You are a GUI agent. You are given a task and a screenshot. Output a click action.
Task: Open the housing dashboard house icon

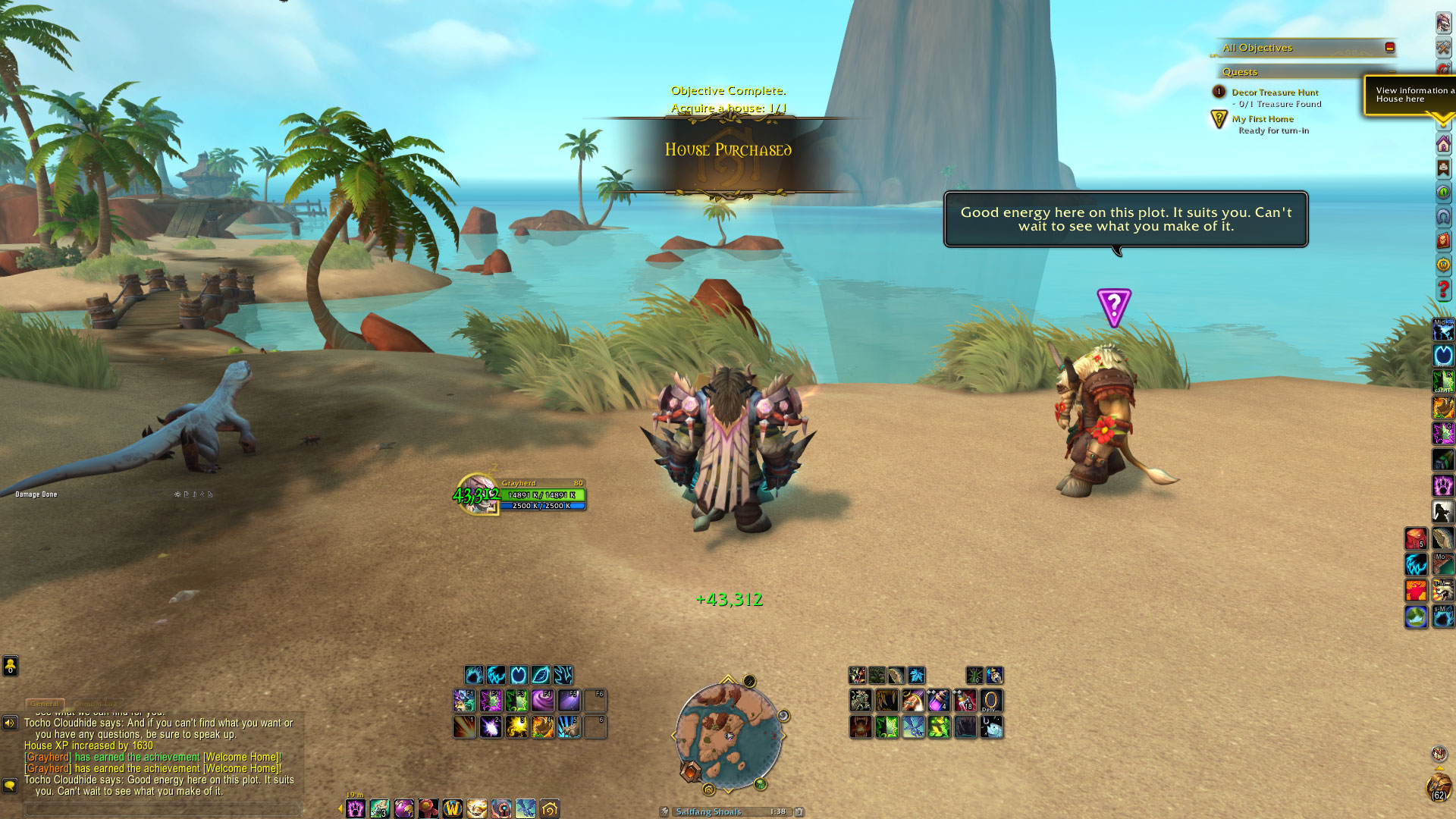click(x=1443, y=144)
